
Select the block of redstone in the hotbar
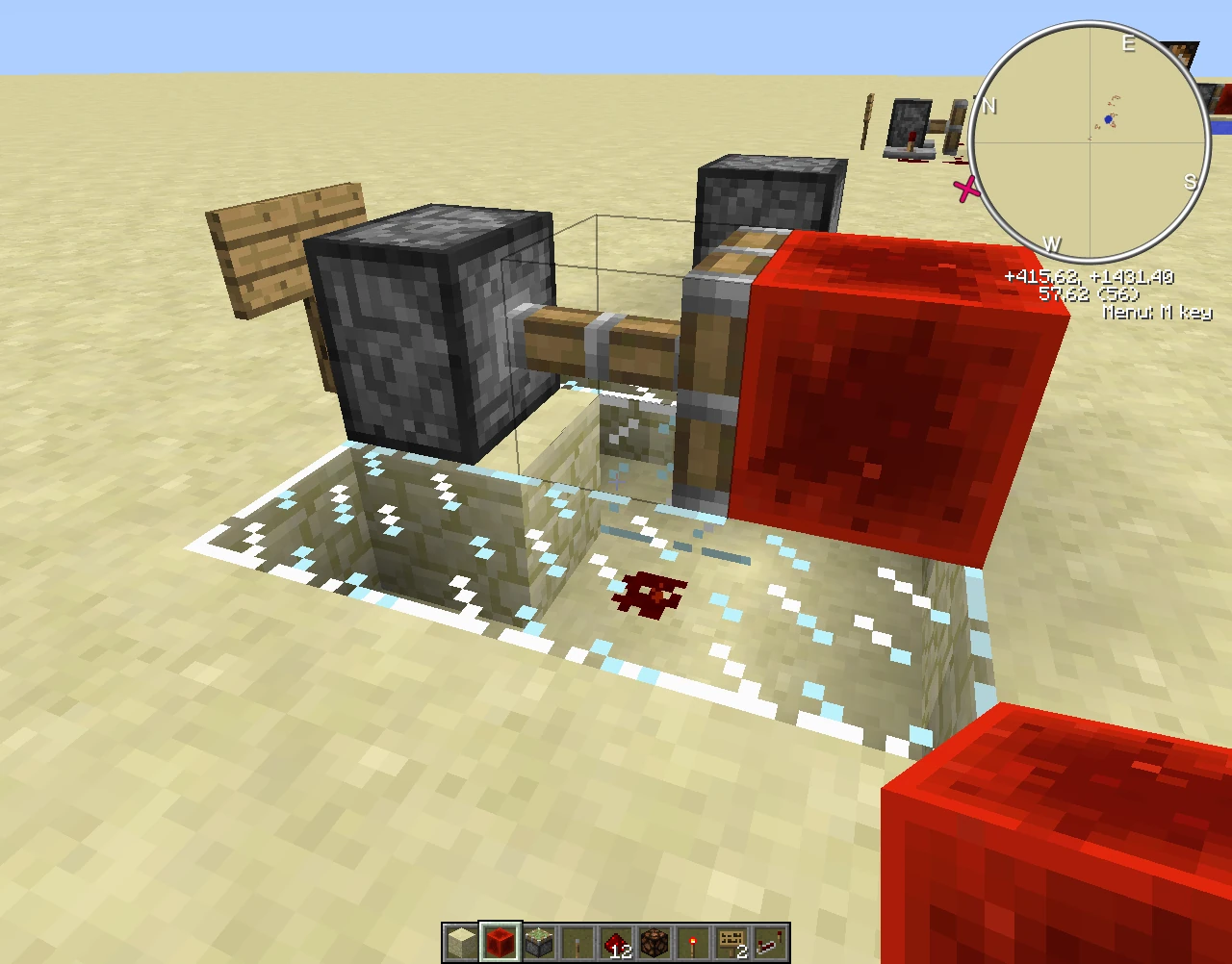point(499,941)
